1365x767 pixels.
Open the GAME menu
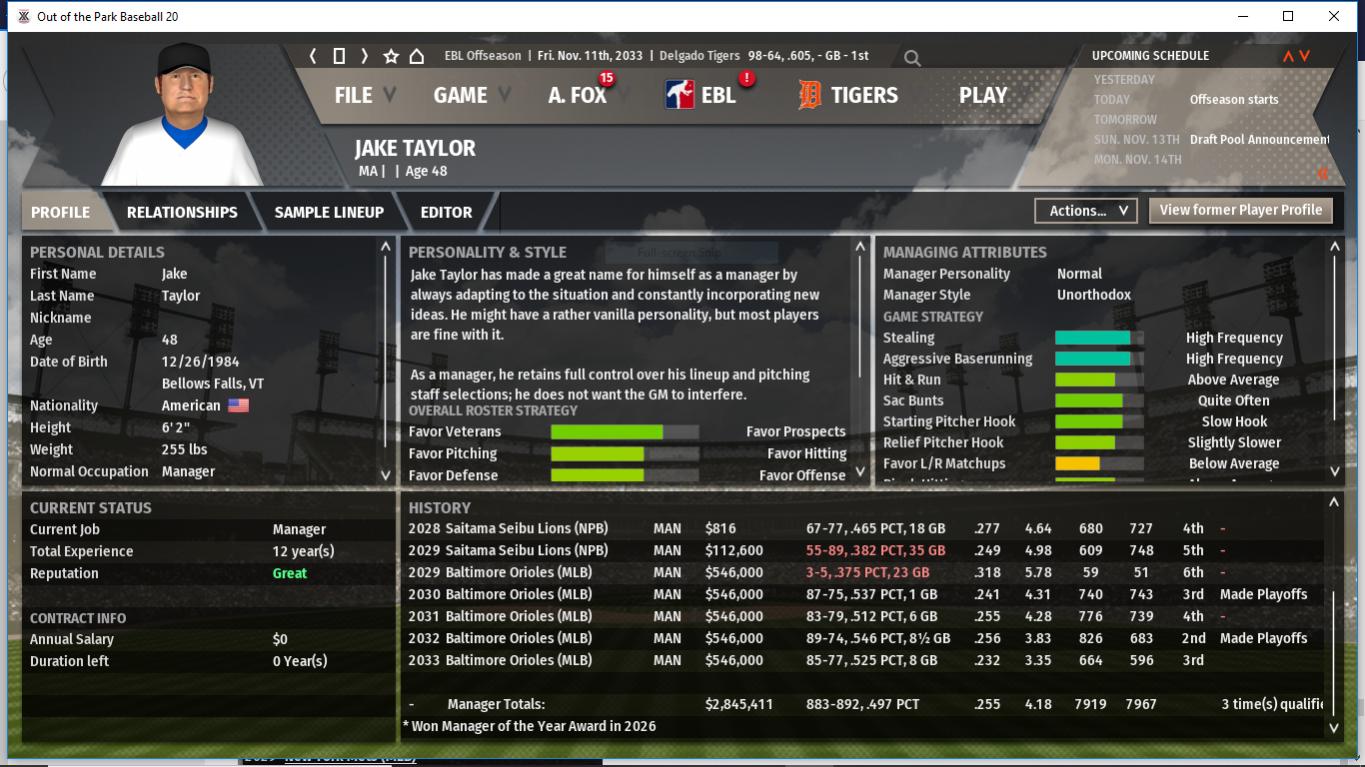click(460, 95)
